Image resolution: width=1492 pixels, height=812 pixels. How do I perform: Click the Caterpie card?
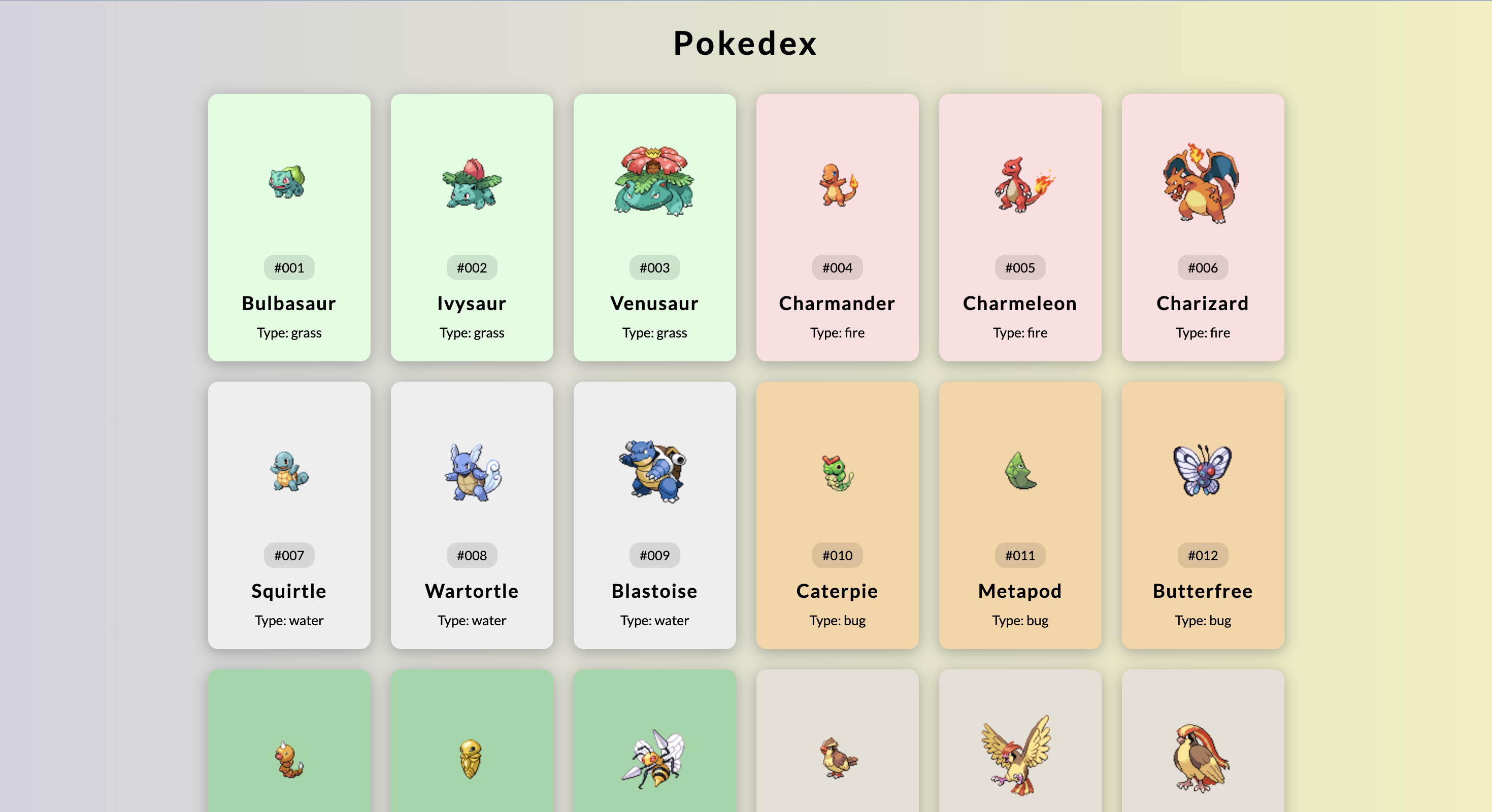[x=837, y=514]
